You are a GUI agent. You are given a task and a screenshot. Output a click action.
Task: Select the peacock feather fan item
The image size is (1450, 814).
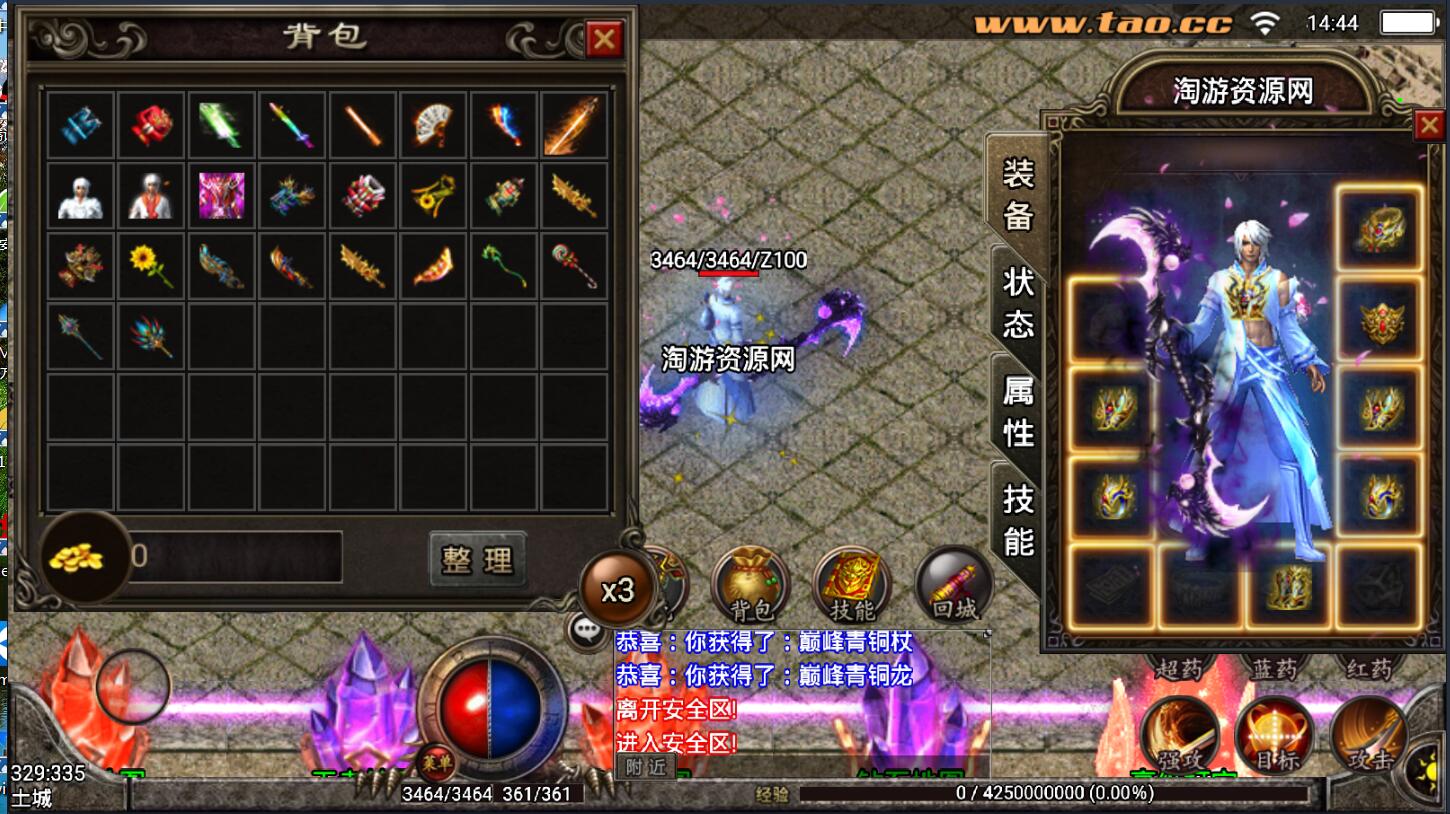150,336
